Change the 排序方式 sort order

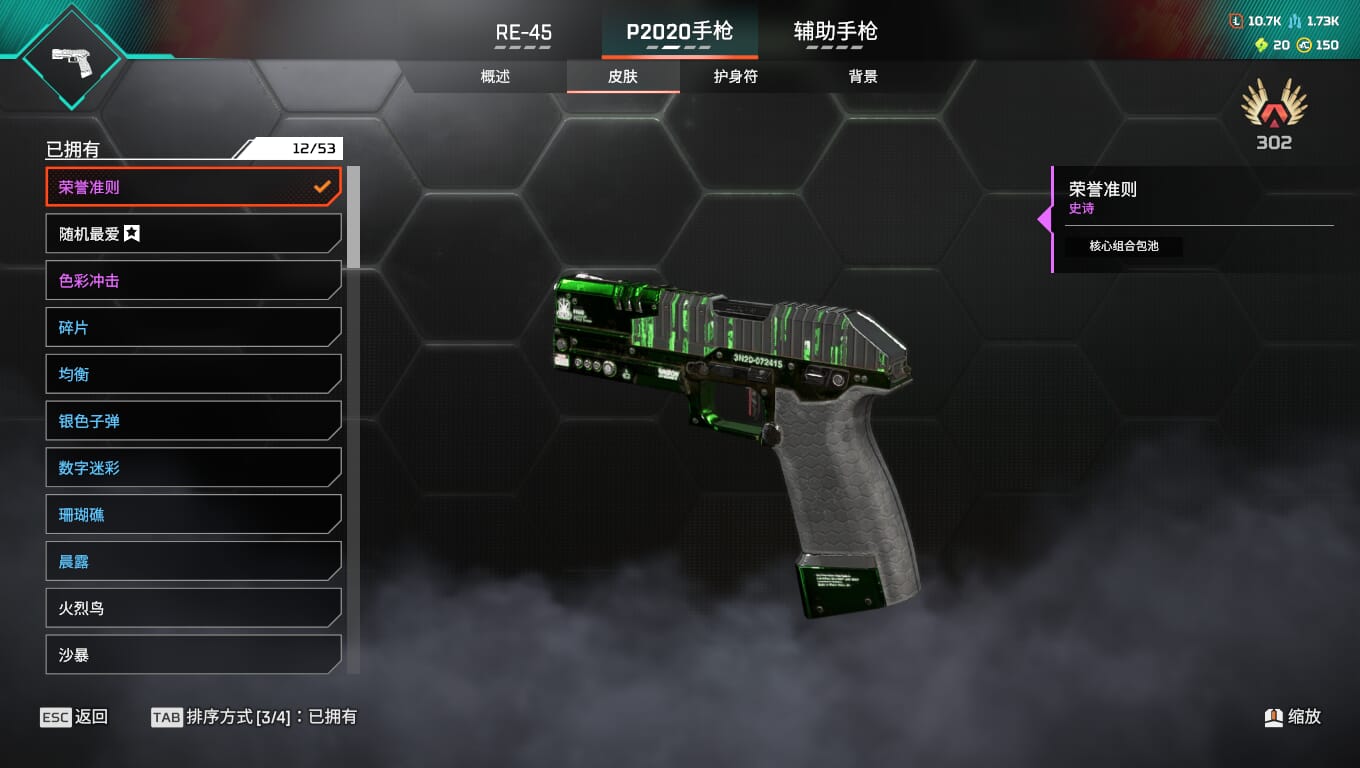pos(253,717)
